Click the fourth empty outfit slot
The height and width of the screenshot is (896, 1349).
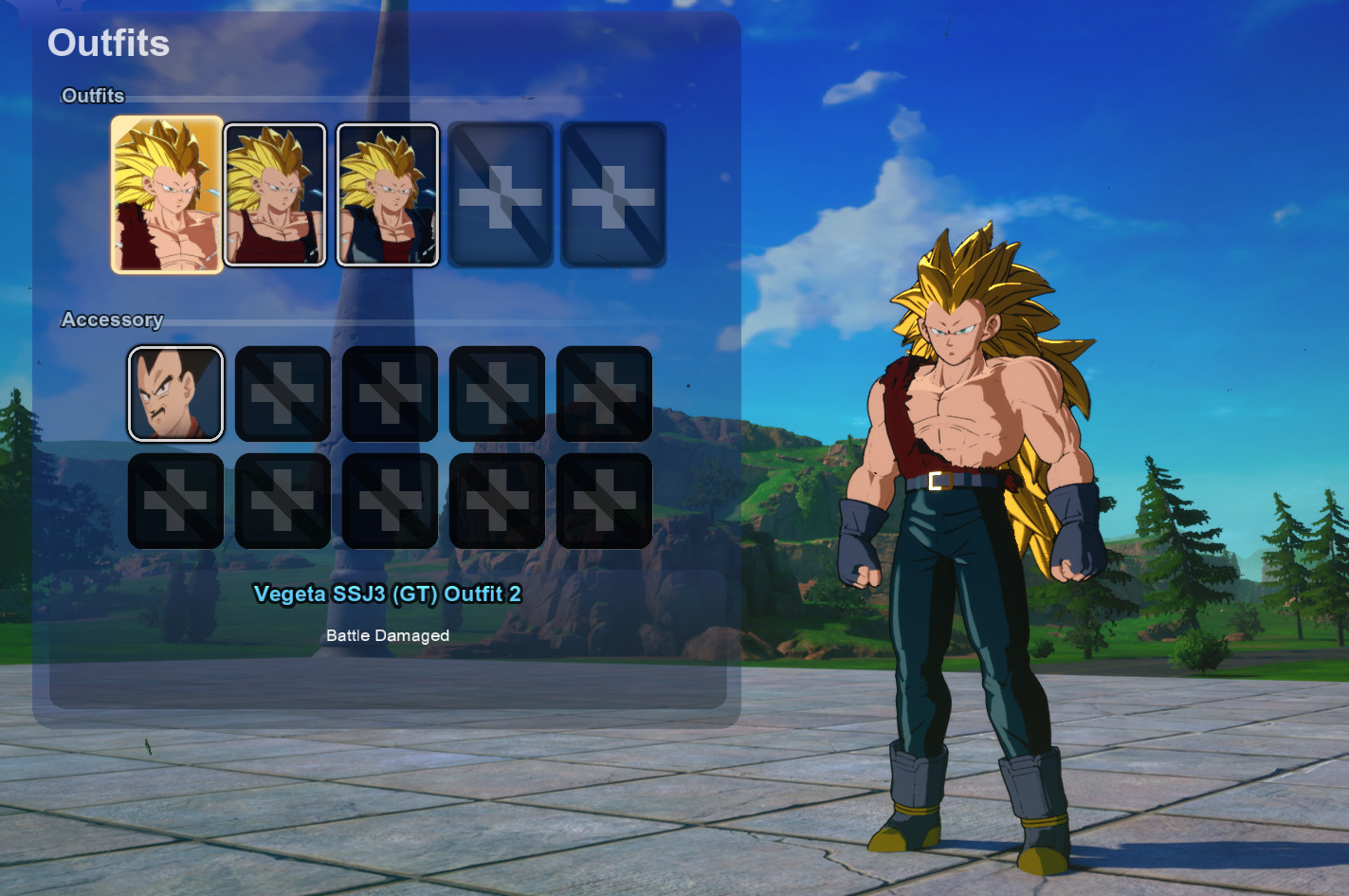click(x=500, y=190)
